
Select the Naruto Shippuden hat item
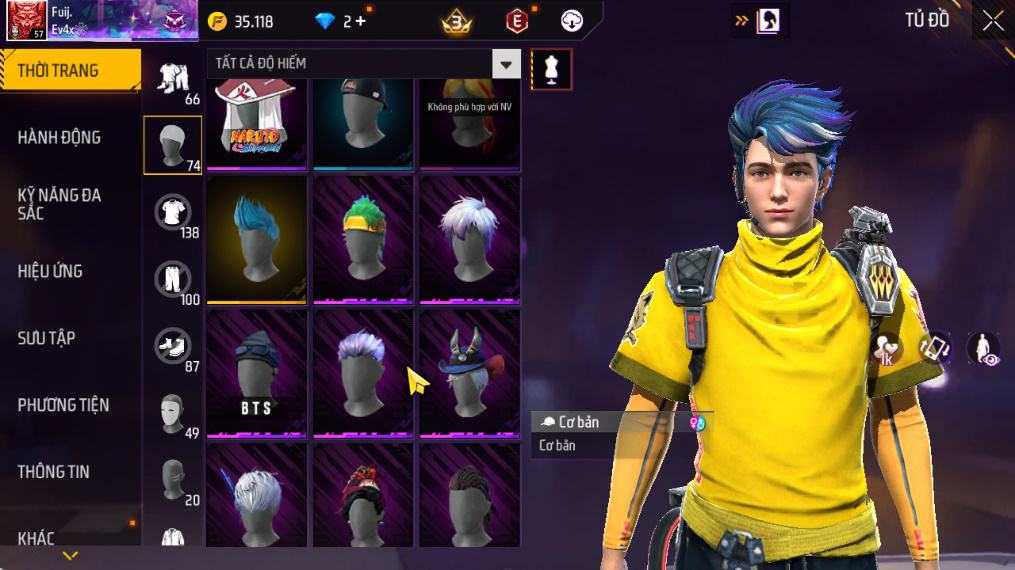pos(256,122)
